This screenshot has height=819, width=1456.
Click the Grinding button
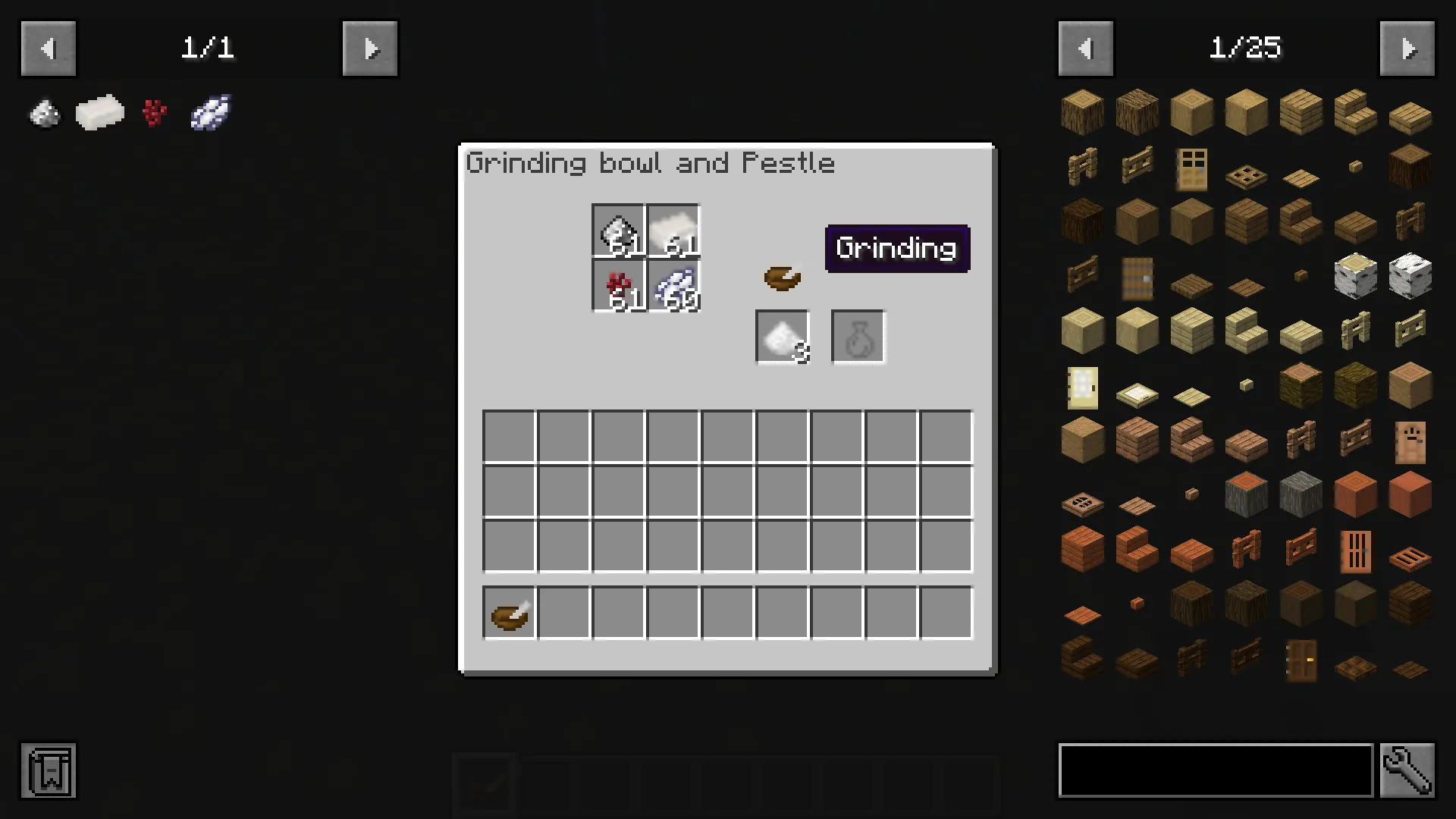[x=897, y=248]
